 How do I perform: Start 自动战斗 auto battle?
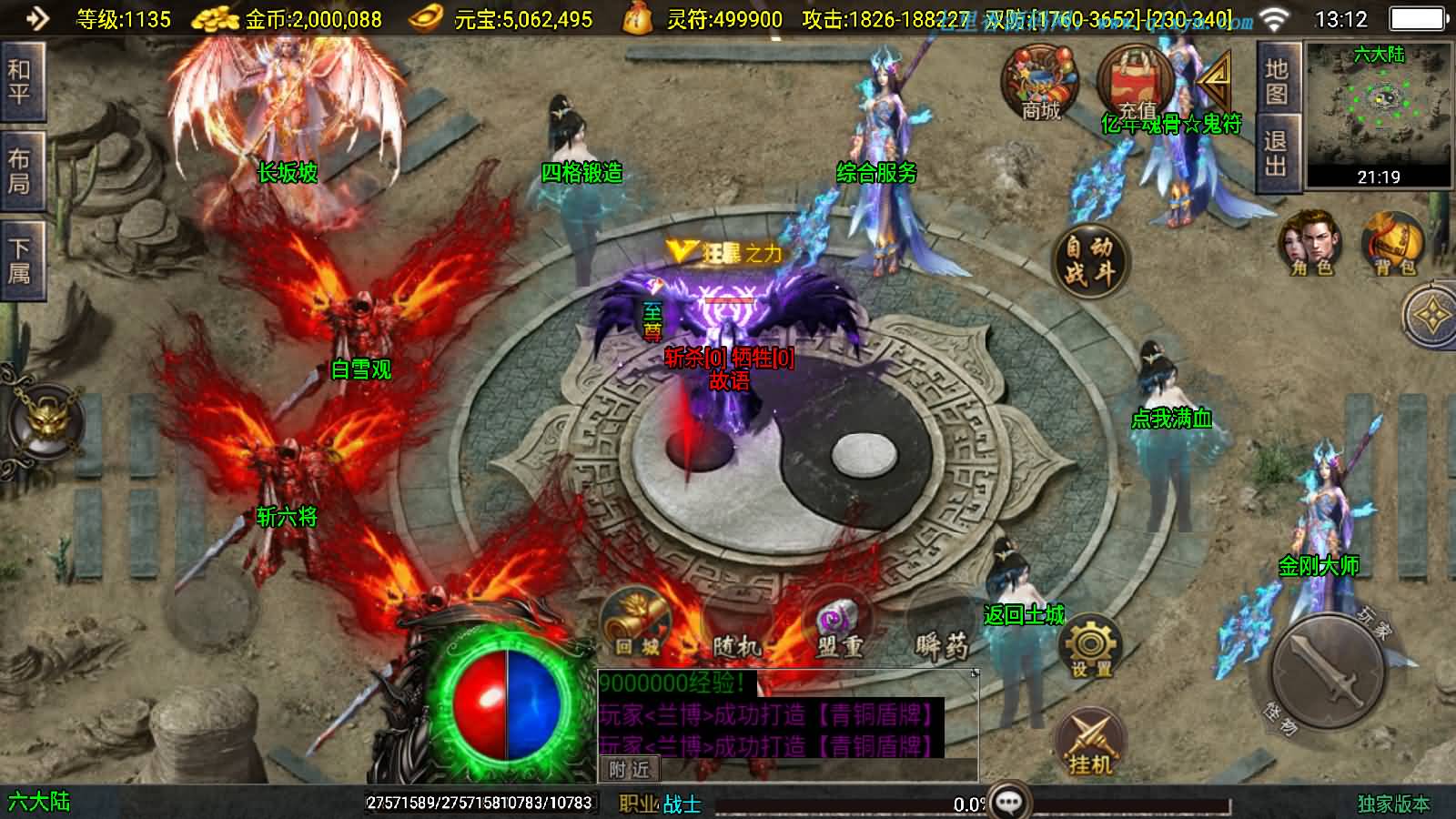point(1089,258)
